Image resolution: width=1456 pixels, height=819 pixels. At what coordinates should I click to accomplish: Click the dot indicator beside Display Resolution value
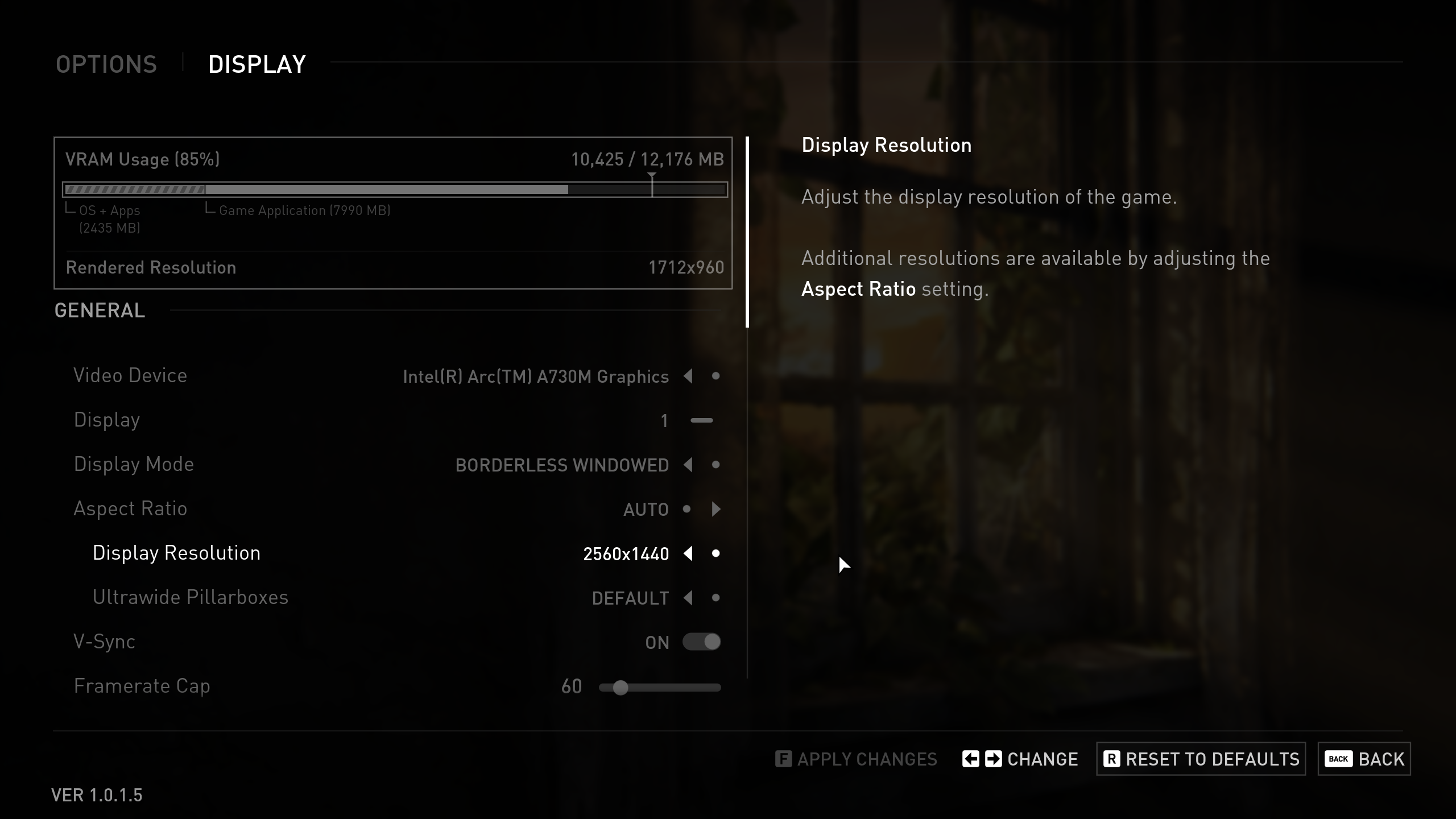[x=717, y=553]
